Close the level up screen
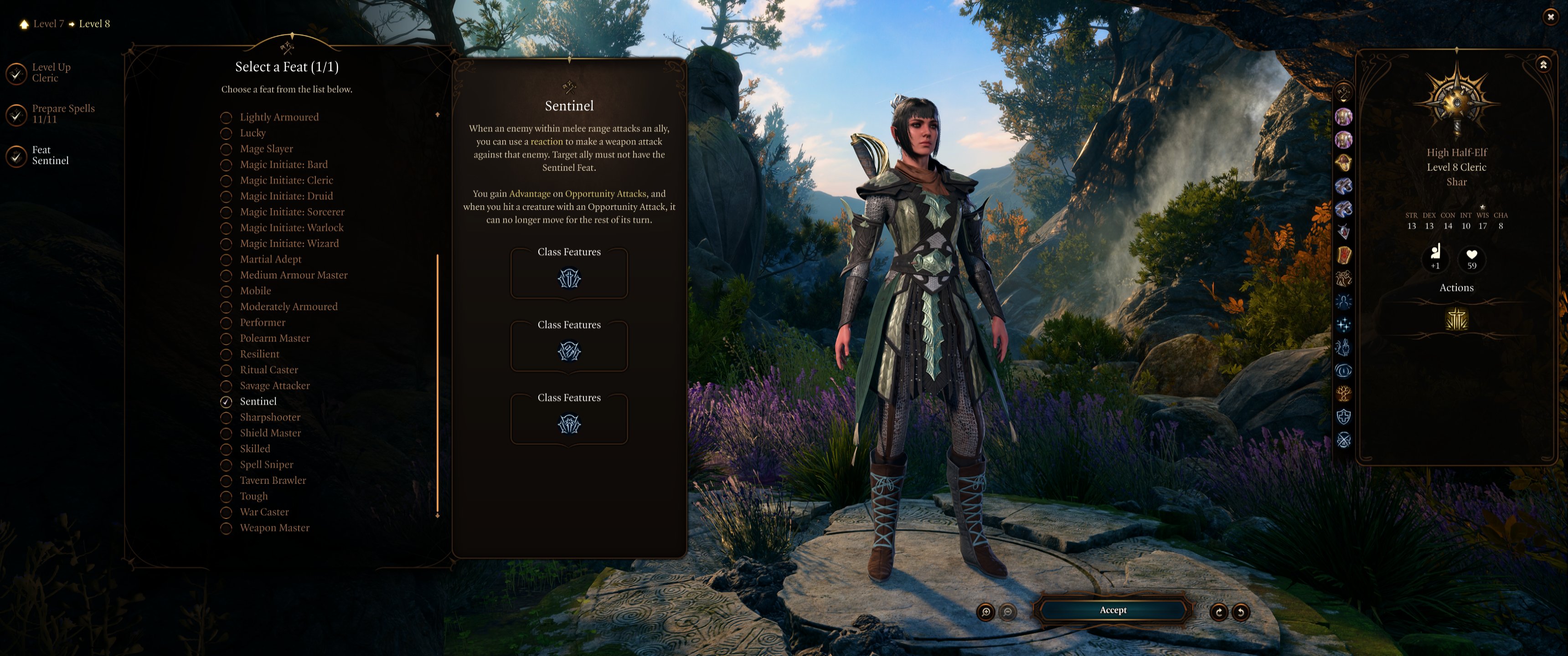1568x656 pixels. tap(1550, 17)
